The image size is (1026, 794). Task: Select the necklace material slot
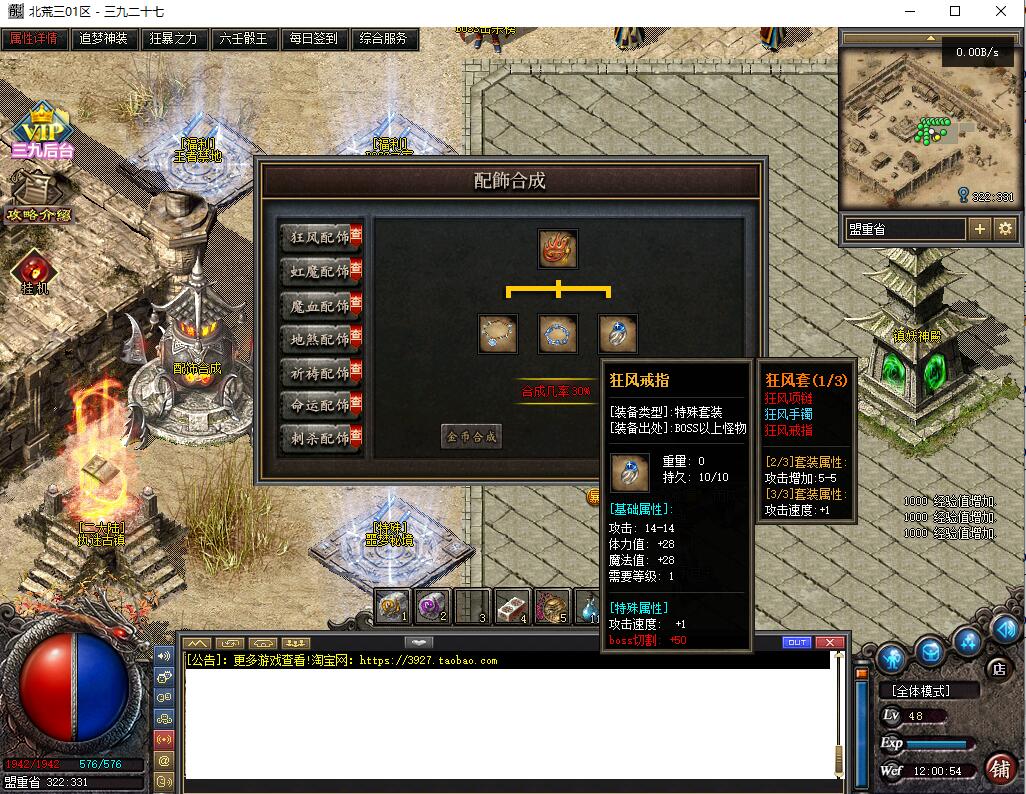pos(497,333)
